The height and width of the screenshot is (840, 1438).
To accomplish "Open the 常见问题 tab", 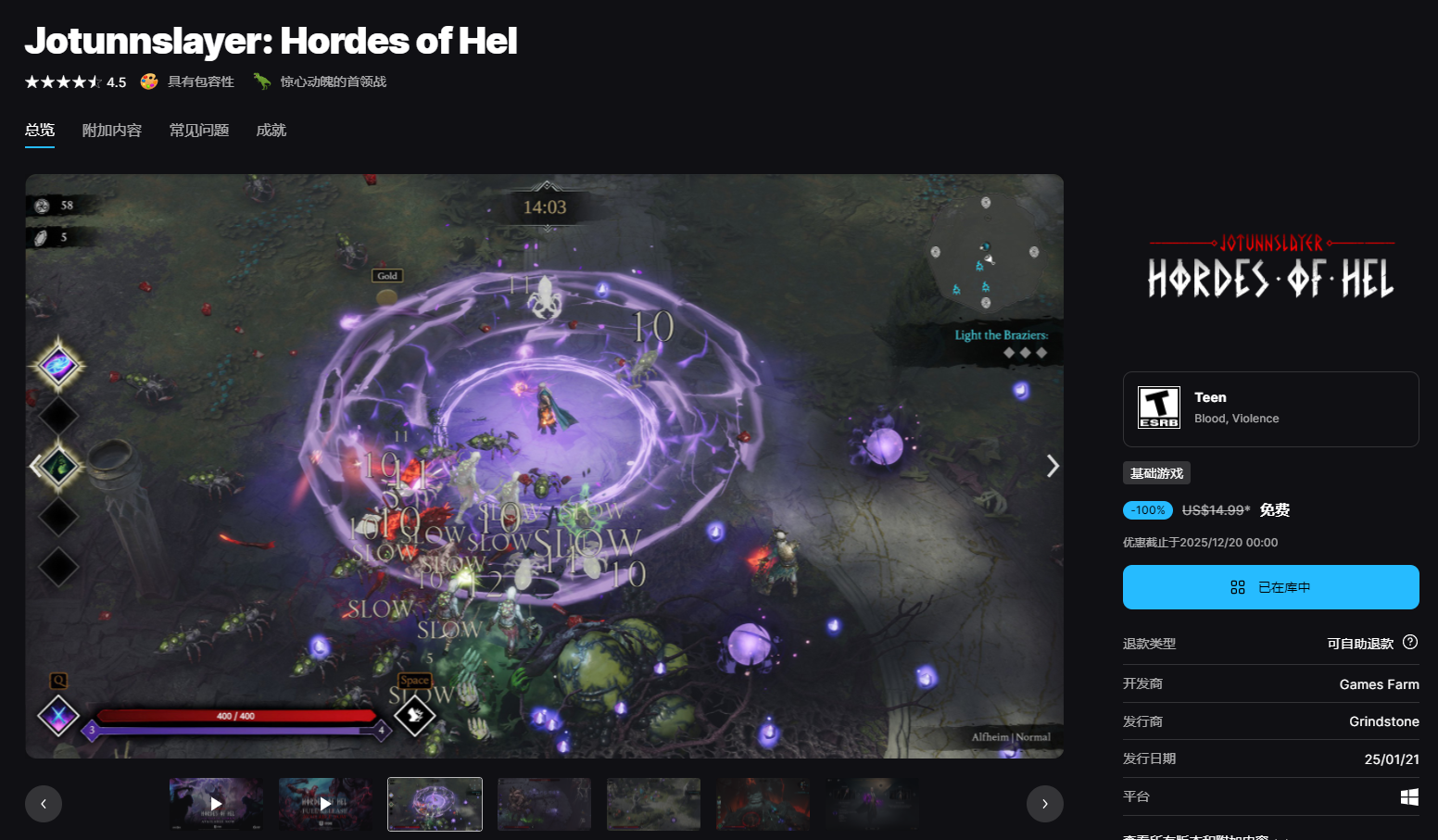I will click(x=199, y=131).
